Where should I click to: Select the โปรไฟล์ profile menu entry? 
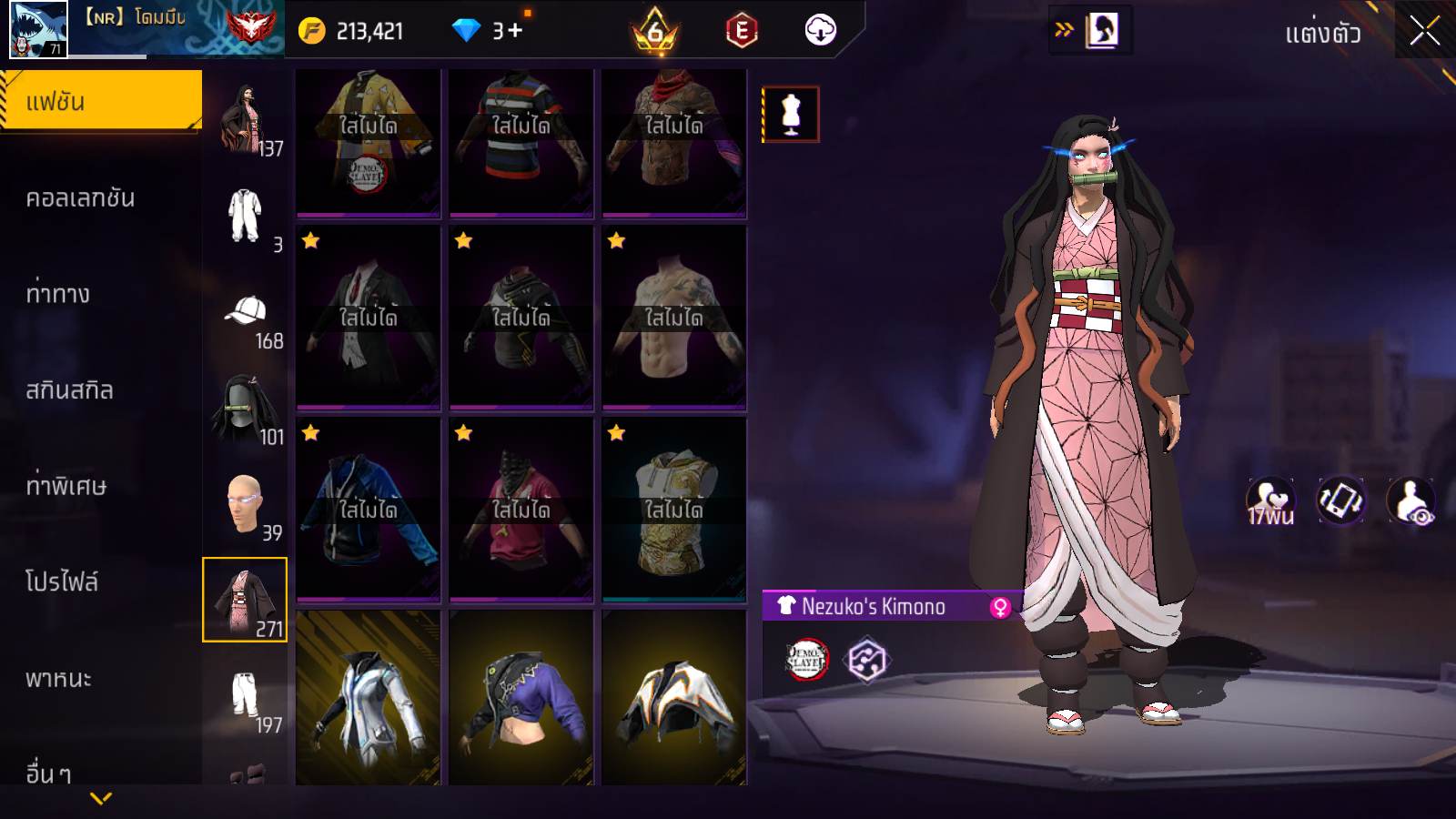click(x=62, y=582)
